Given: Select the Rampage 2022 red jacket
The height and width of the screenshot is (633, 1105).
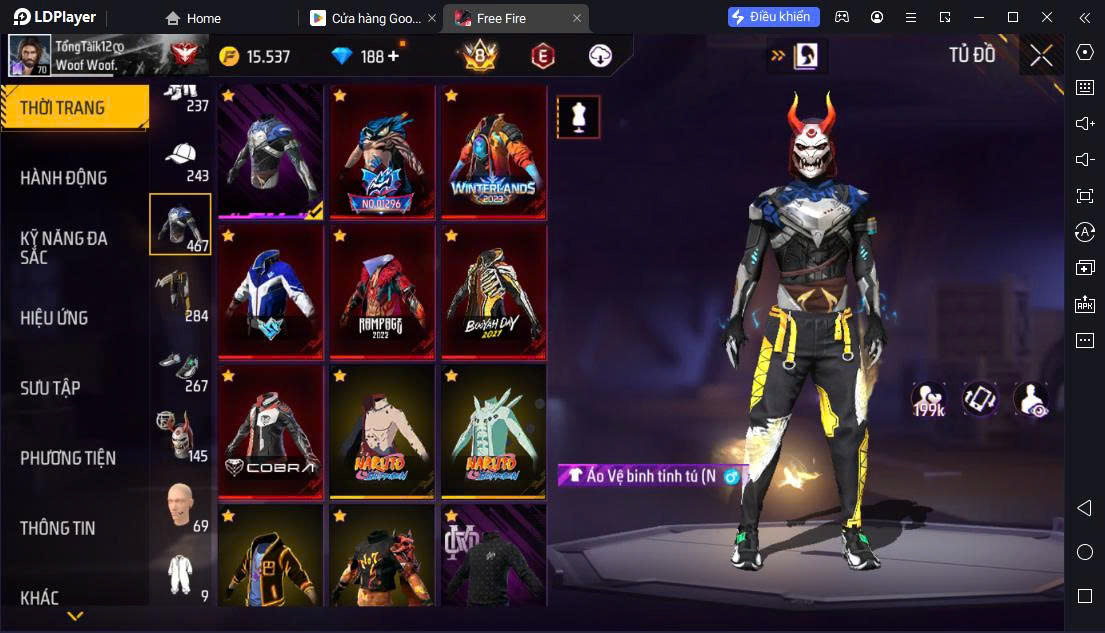Looking at the screenshot, I should click(x=382, y=292).
